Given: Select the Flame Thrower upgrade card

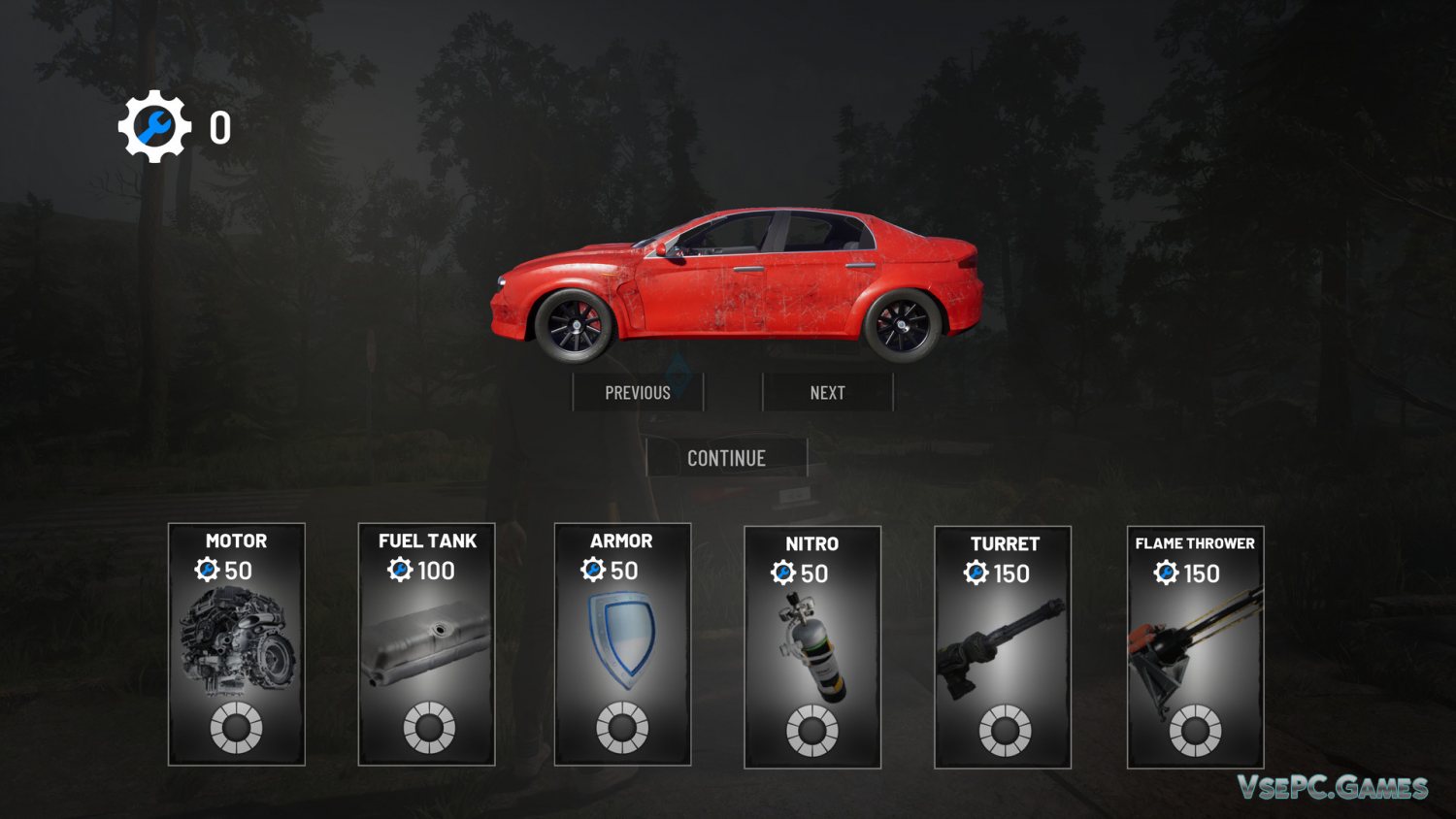Looking at the screenshot, I should click(1195, 646).
